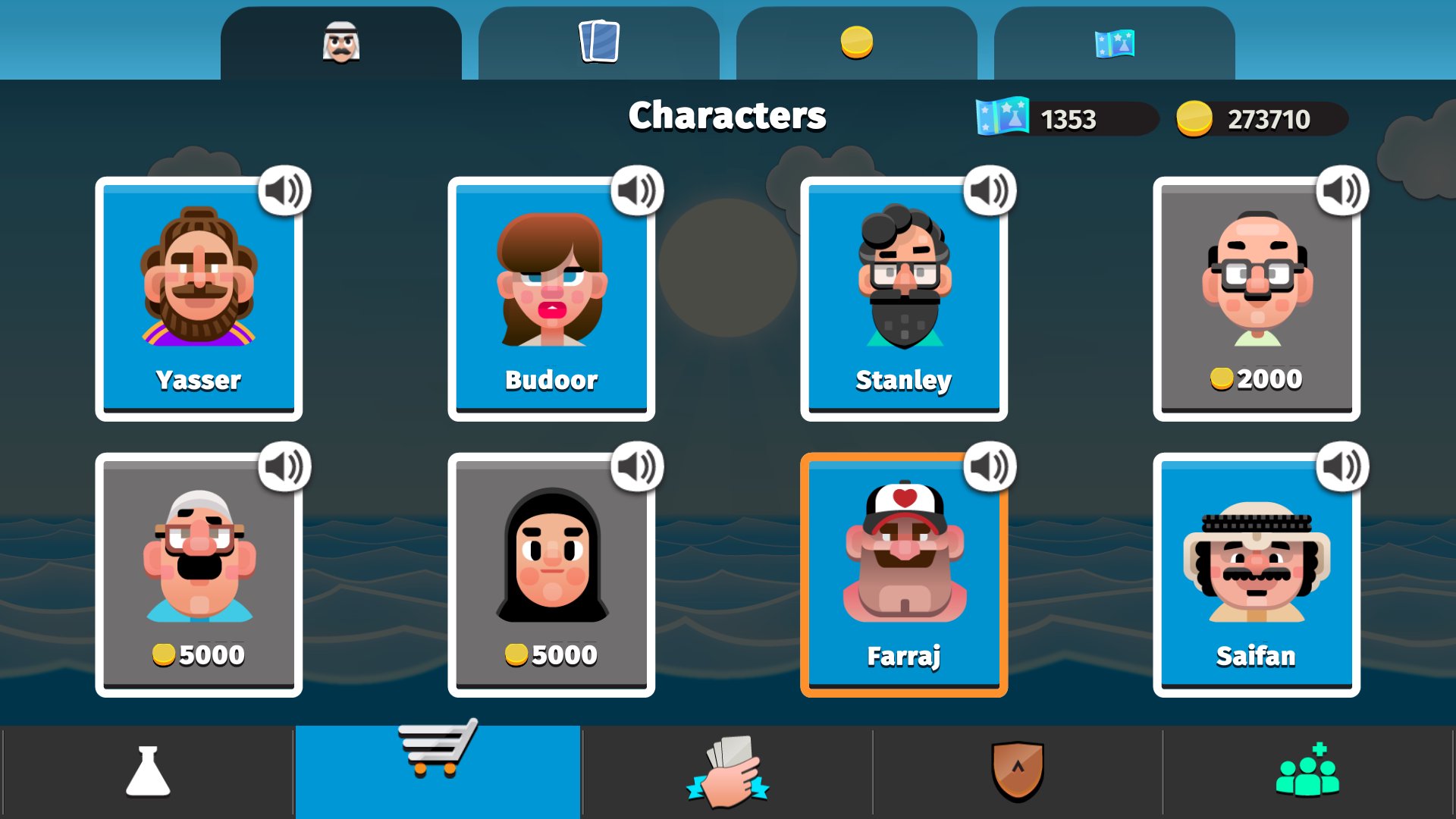Preview Saifan's voice with speaker icon
Viewport: 1456px width, 819px height.
point(1342,467)
